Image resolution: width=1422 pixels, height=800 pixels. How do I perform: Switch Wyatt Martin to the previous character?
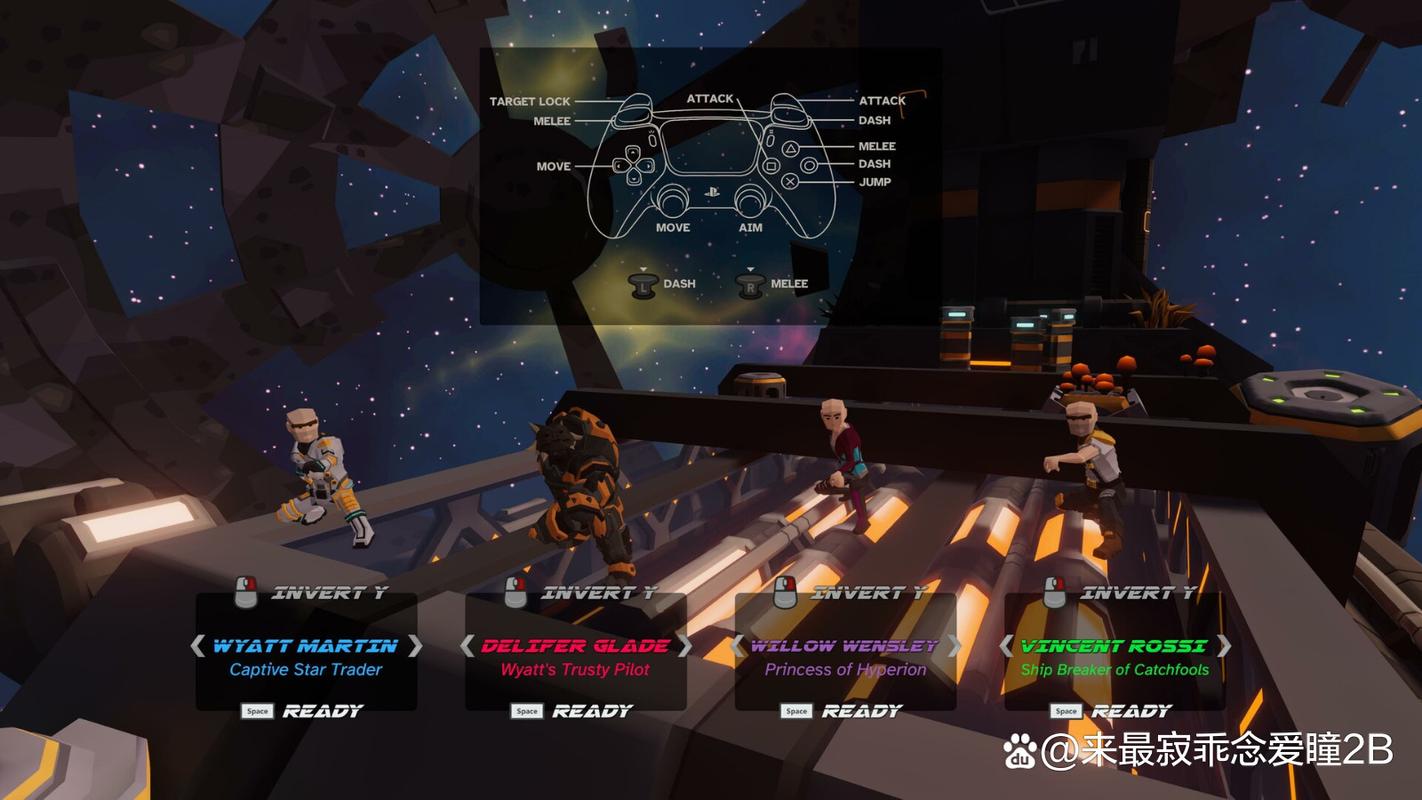coord(198,646)
